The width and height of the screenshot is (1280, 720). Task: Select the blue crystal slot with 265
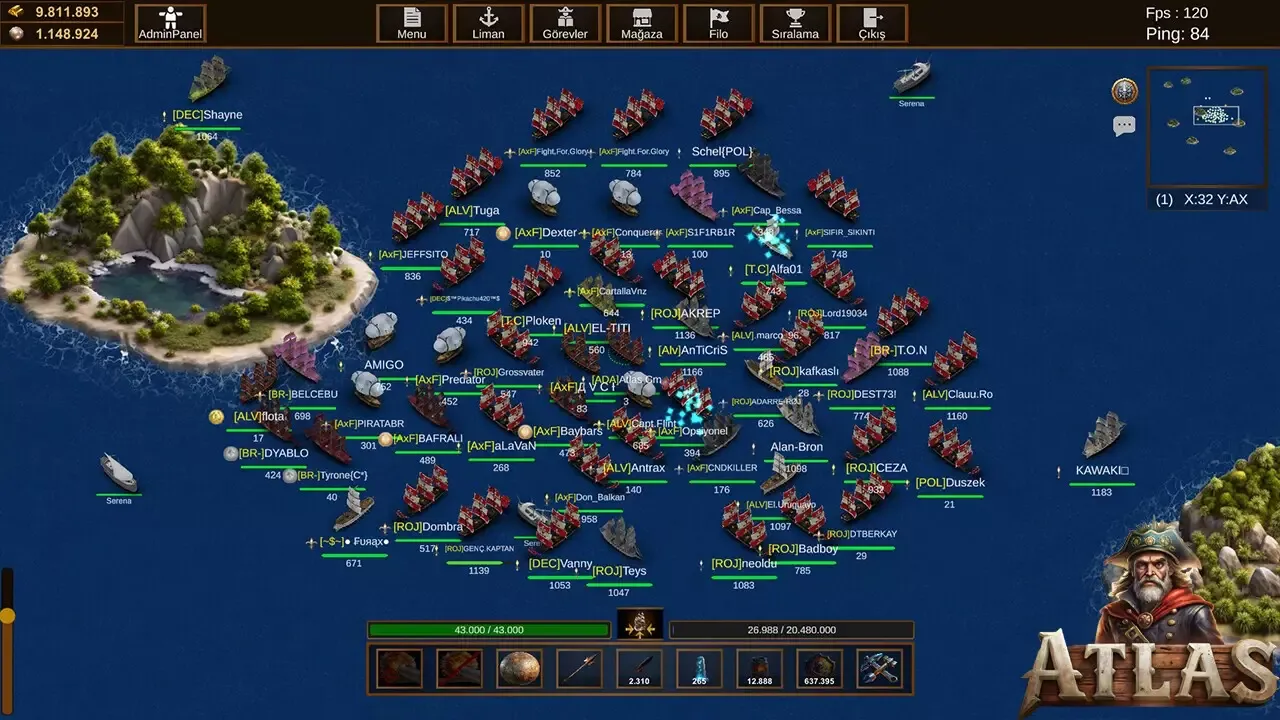[699, 668]
